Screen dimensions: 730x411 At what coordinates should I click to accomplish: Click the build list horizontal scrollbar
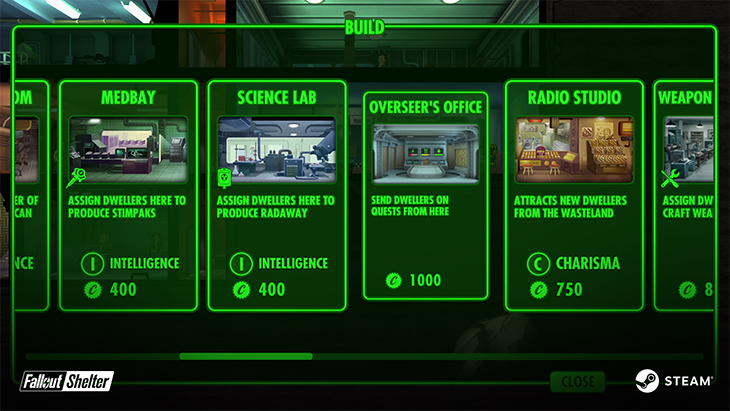coord(245,355)
